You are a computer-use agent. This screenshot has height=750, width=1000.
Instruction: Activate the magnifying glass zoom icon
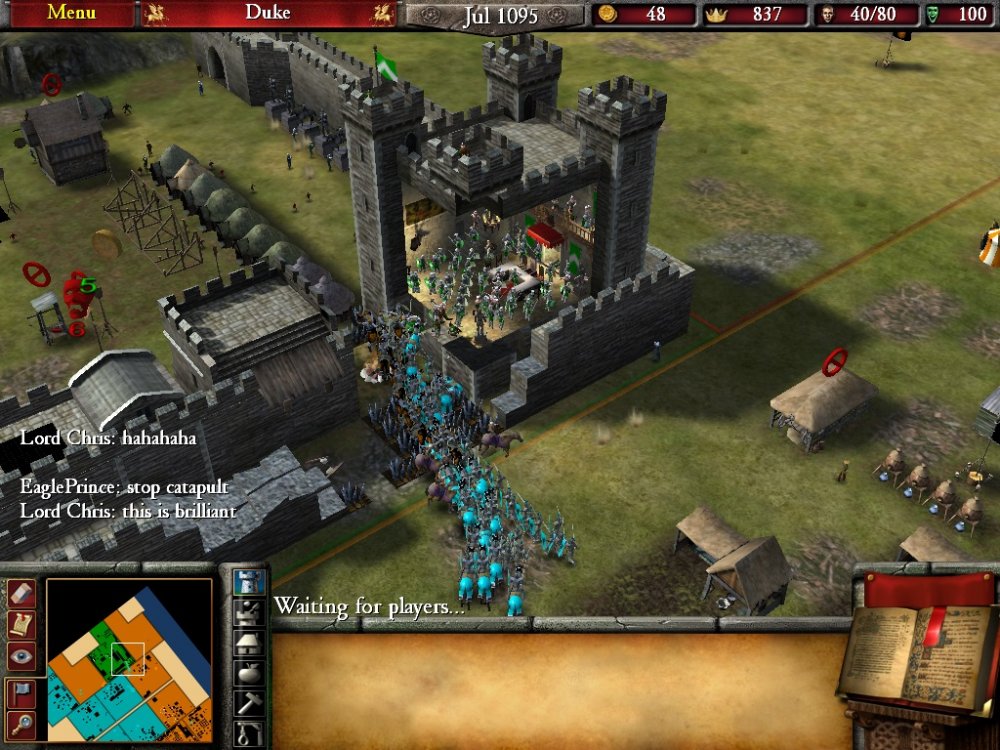click(22, 724)
